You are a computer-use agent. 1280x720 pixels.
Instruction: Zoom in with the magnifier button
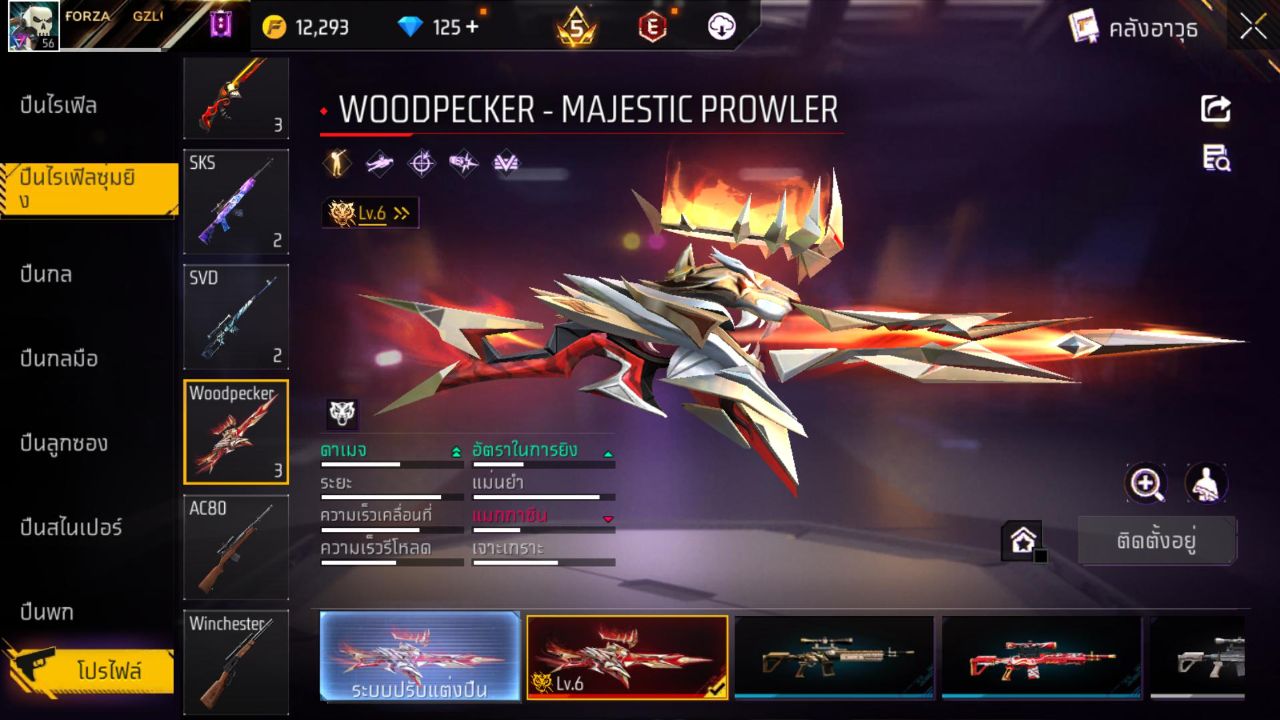tap(1146, 484)
